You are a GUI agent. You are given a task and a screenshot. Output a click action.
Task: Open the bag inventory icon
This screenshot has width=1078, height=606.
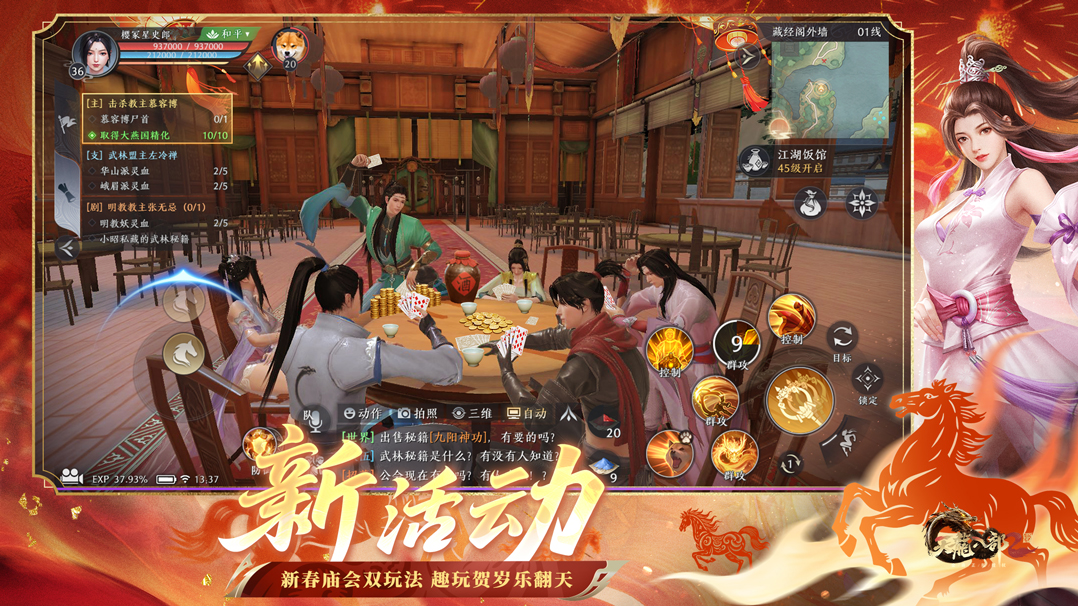click(809, 203)
